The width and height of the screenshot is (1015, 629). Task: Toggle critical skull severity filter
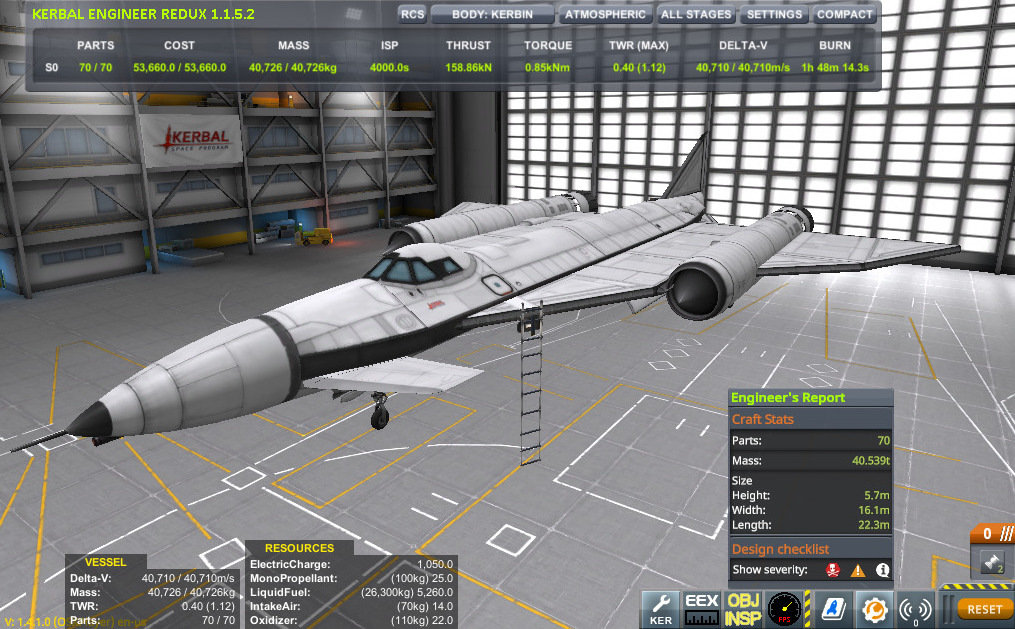[830, 570]
